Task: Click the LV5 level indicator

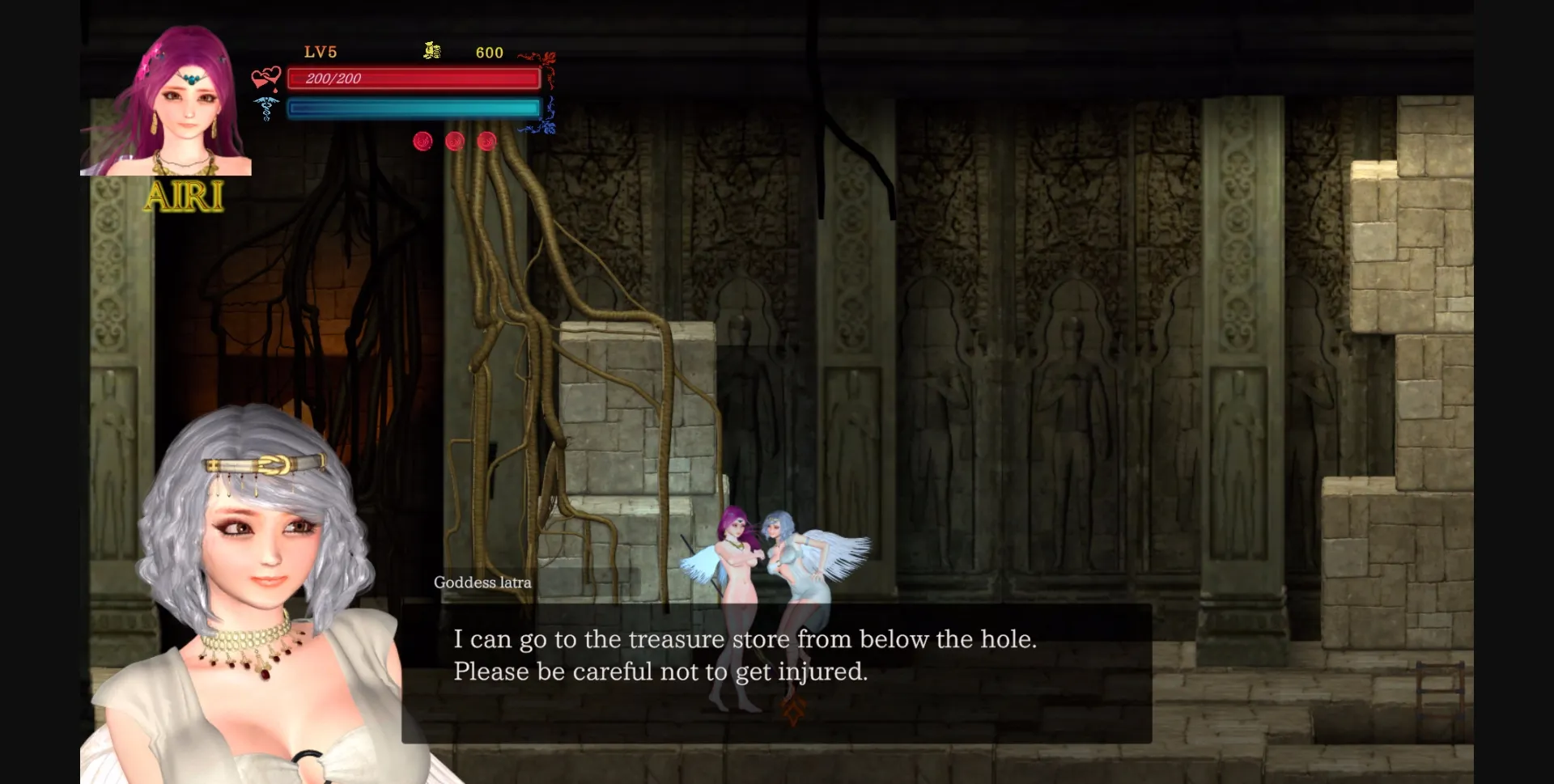Action: [x=321, y=52]
